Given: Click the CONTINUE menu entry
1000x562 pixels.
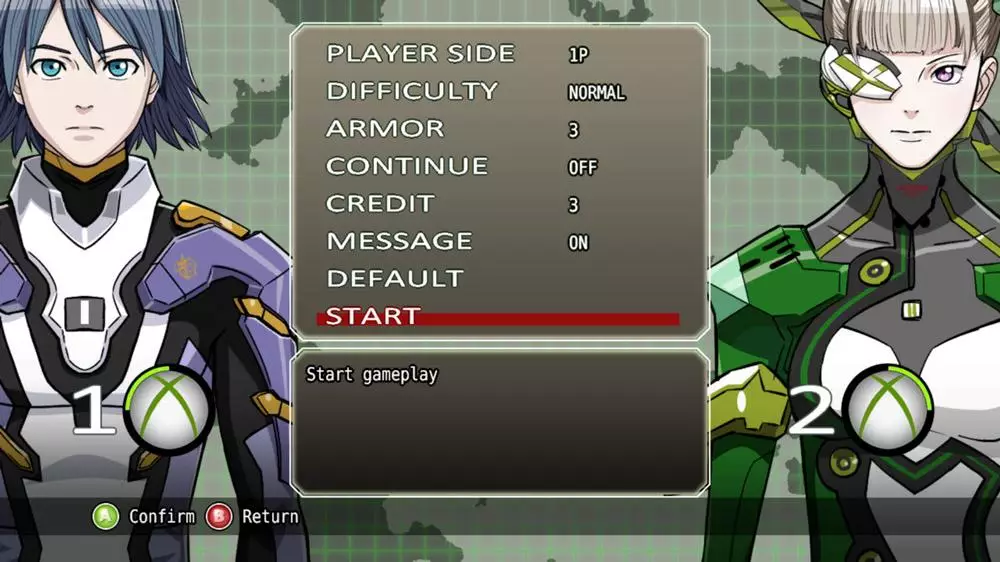Looking at the screenshot, I should click(x=407, y=166).
